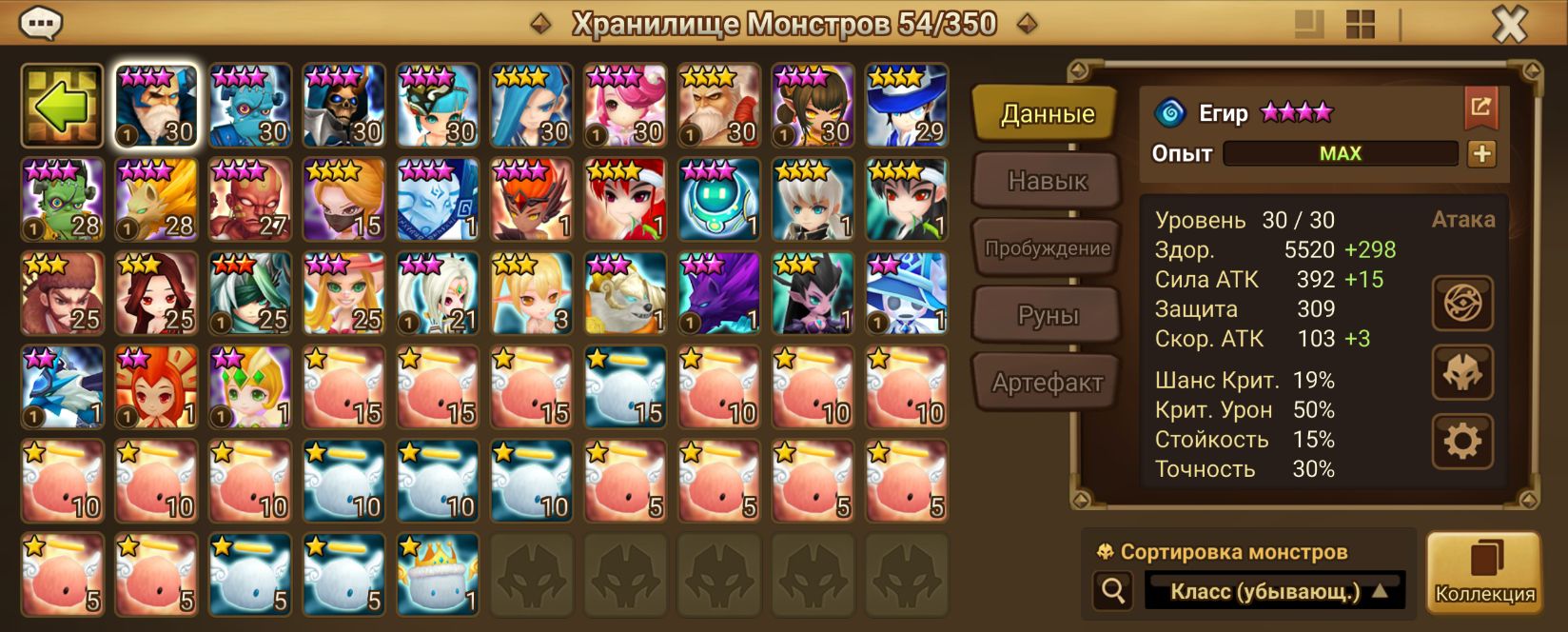Go back with the green arrow tile
Image resolution: width=1568 pixels, height=632 pixels.
62,106
